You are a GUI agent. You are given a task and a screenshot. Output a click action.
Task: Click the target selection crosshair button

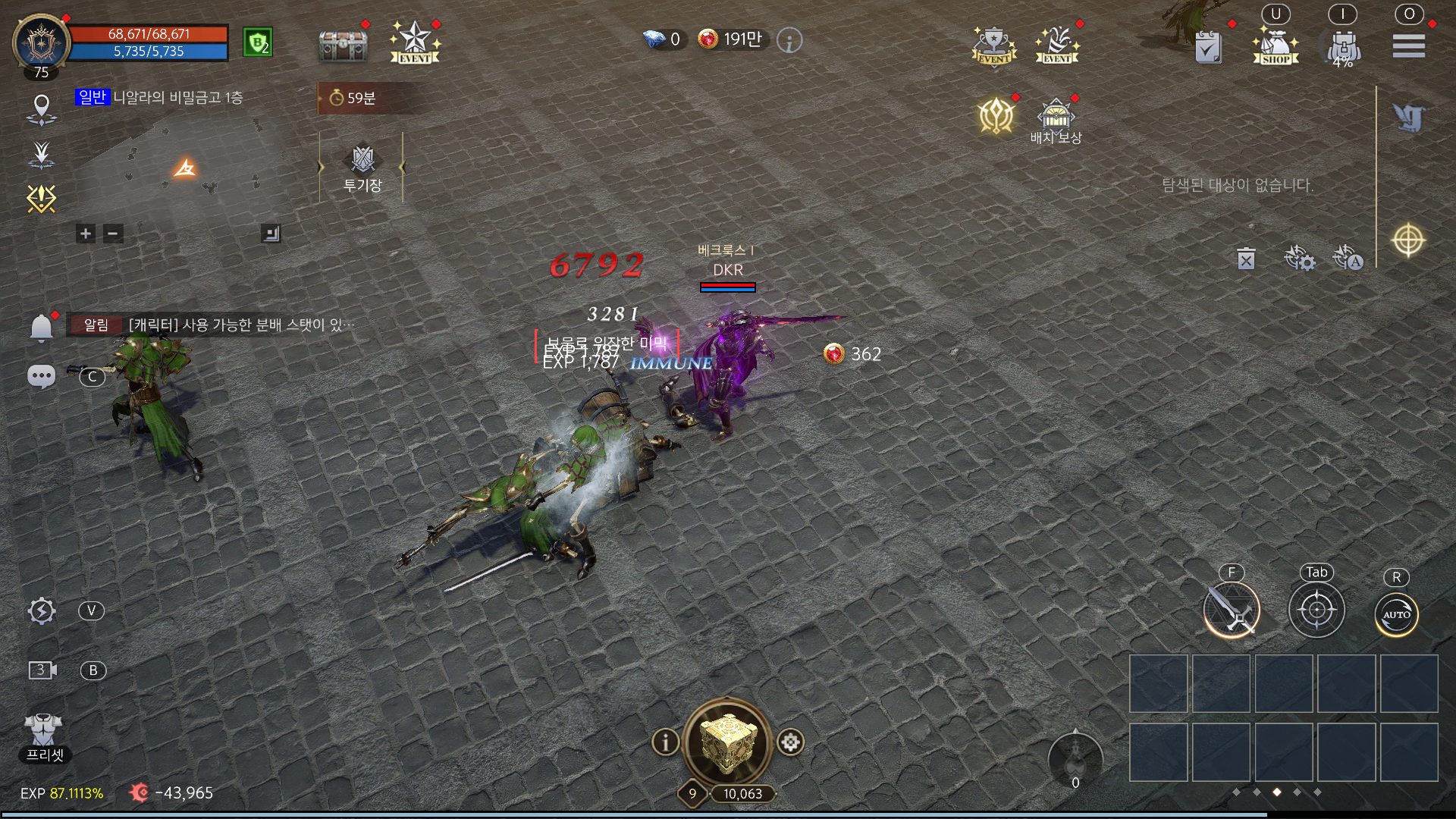(x=1316, y=610)
